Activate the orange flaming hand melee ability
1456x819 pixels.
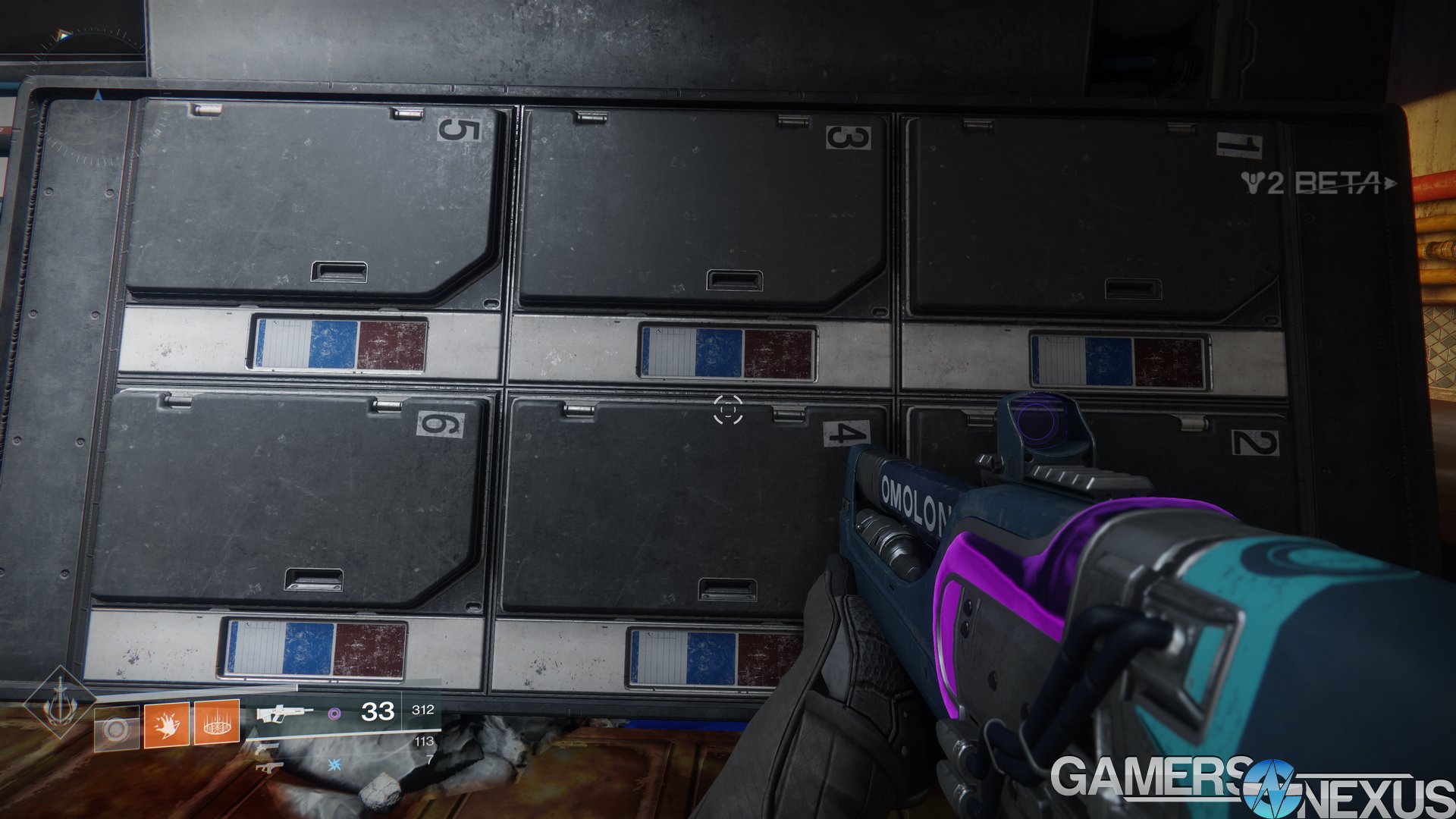click(x=167, y=725)
